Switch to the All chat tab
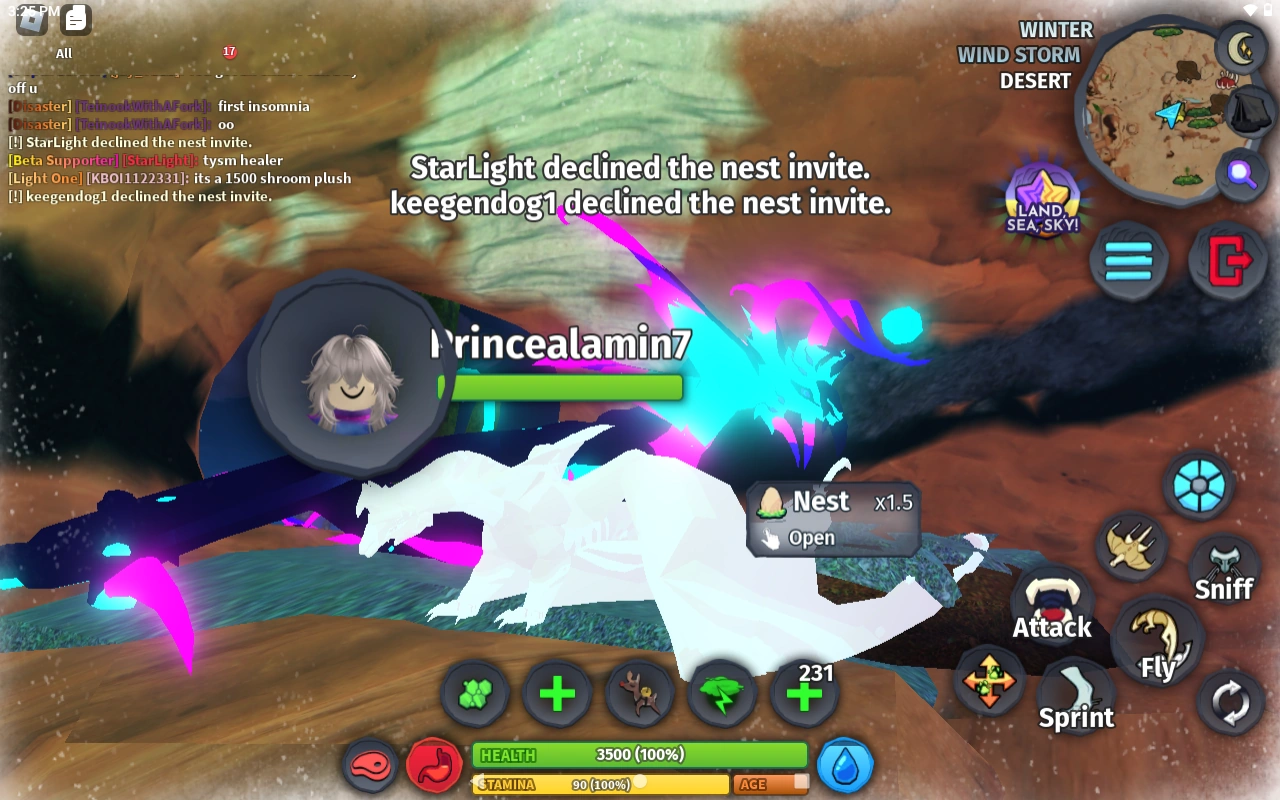The width and height of the screenshot is (1280, 800). pyautogui.click(x=63, y=53)
